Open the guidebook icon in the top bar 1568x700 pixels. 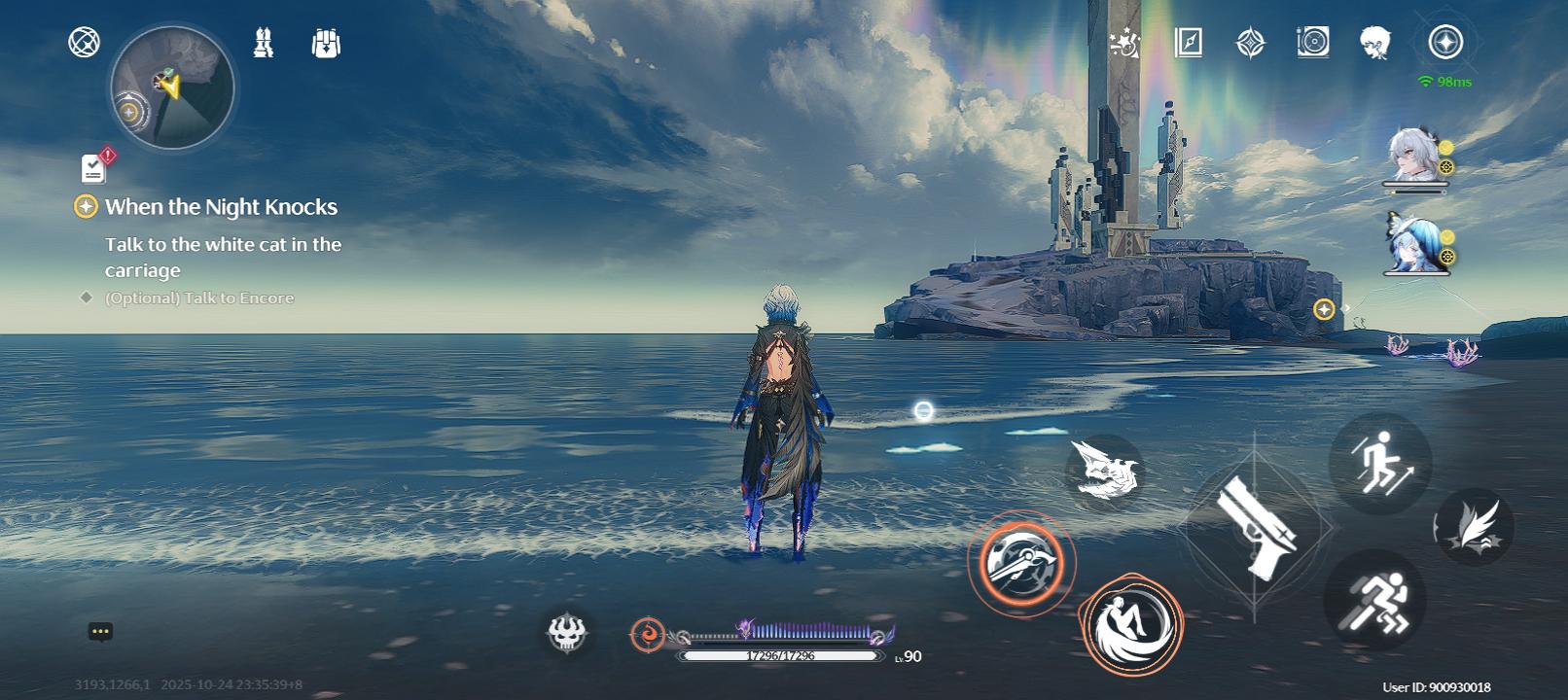pyautogui.click(x=1188, y=42)
